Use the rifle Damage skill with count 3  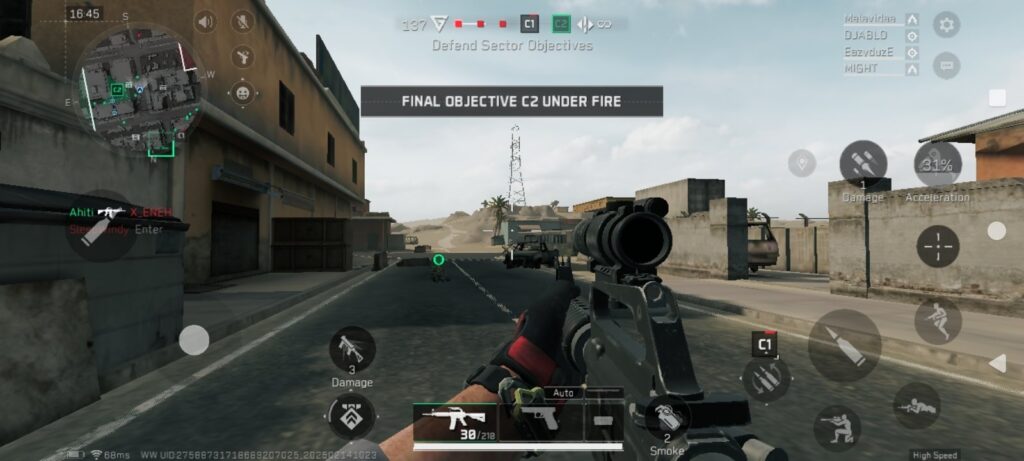(x=352, y=350)
